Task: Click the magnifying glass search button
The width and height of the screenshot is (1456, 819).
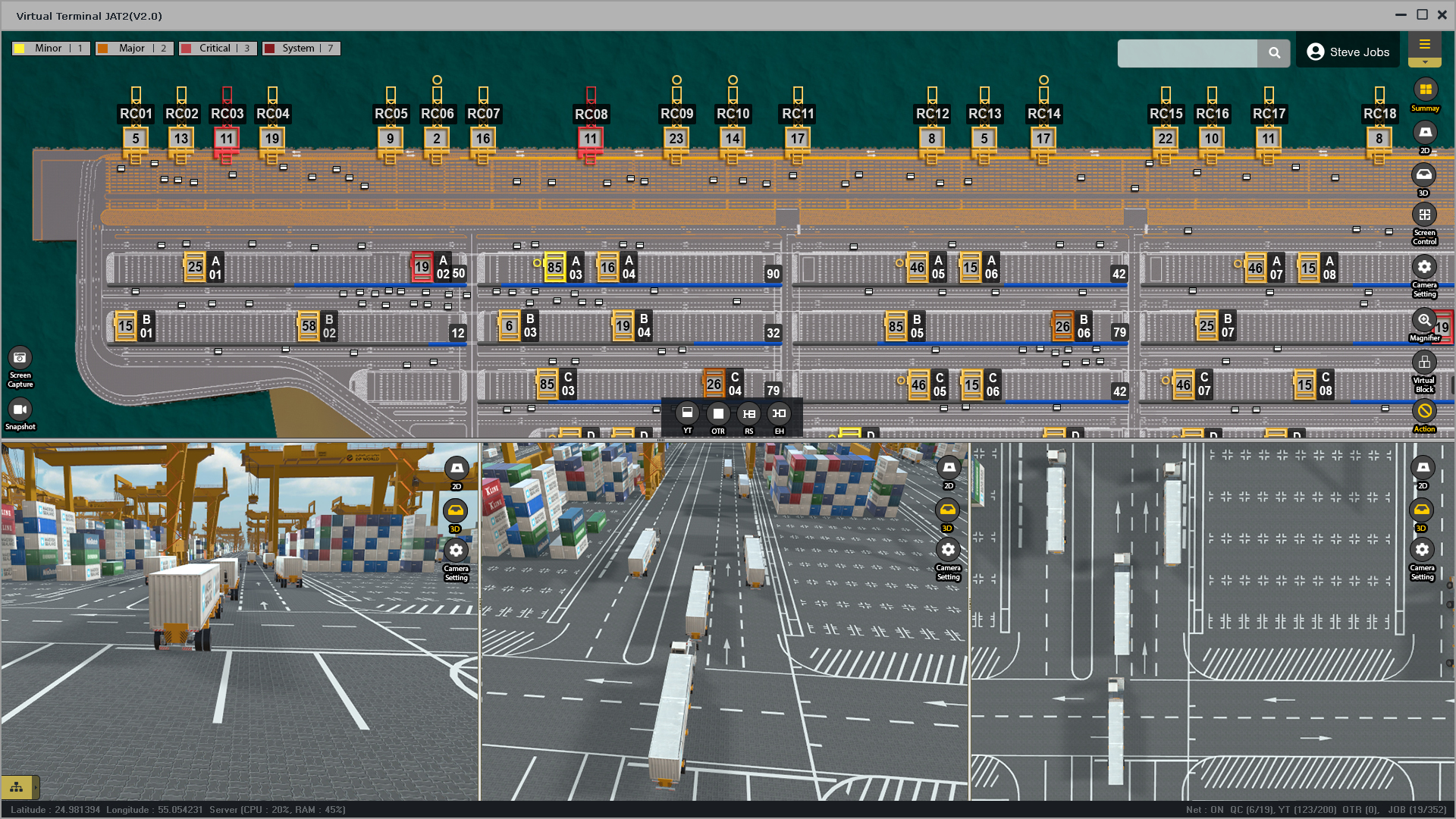Action: 1274,53
